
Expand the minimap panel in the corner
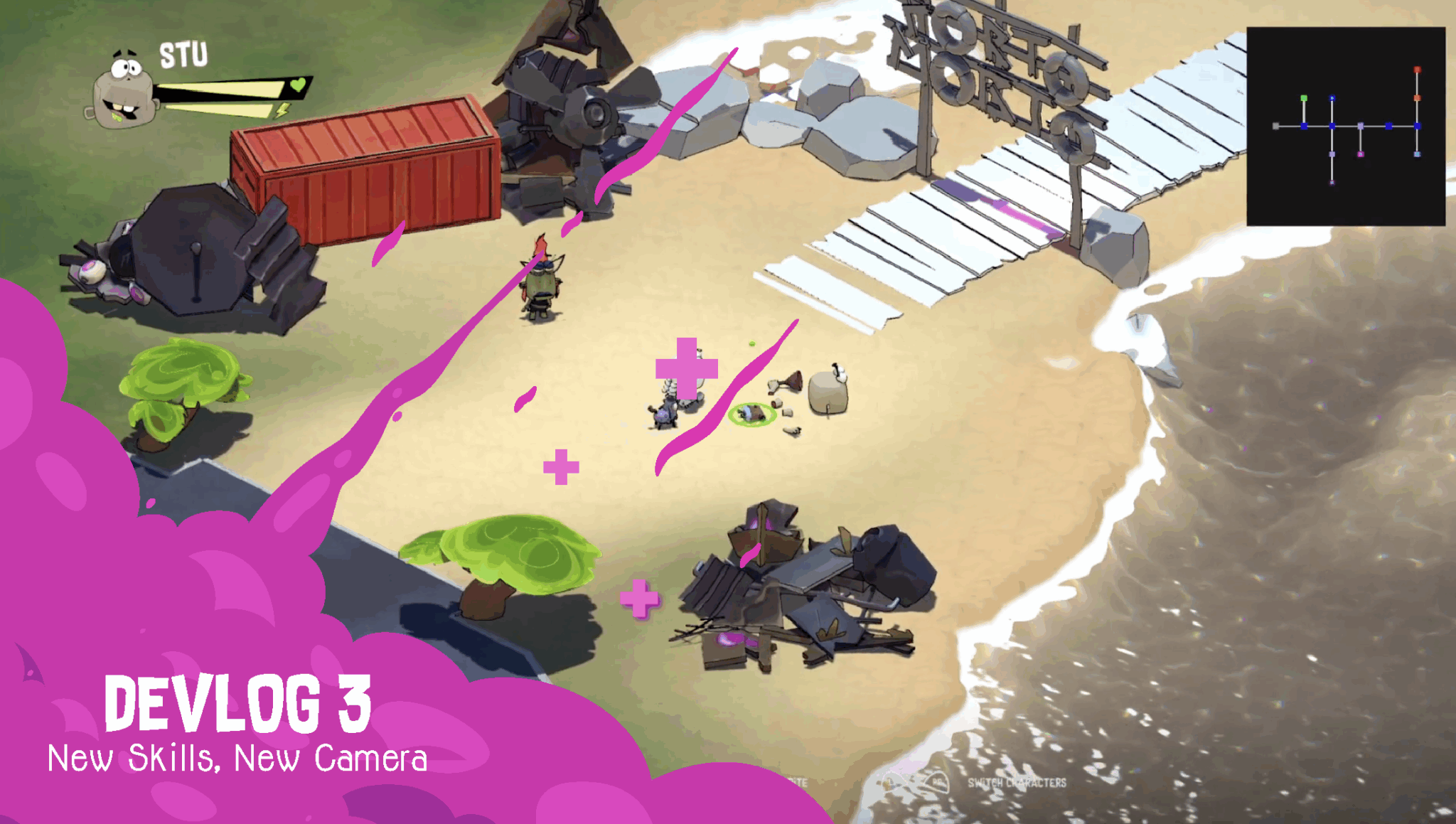point(1347,124)
